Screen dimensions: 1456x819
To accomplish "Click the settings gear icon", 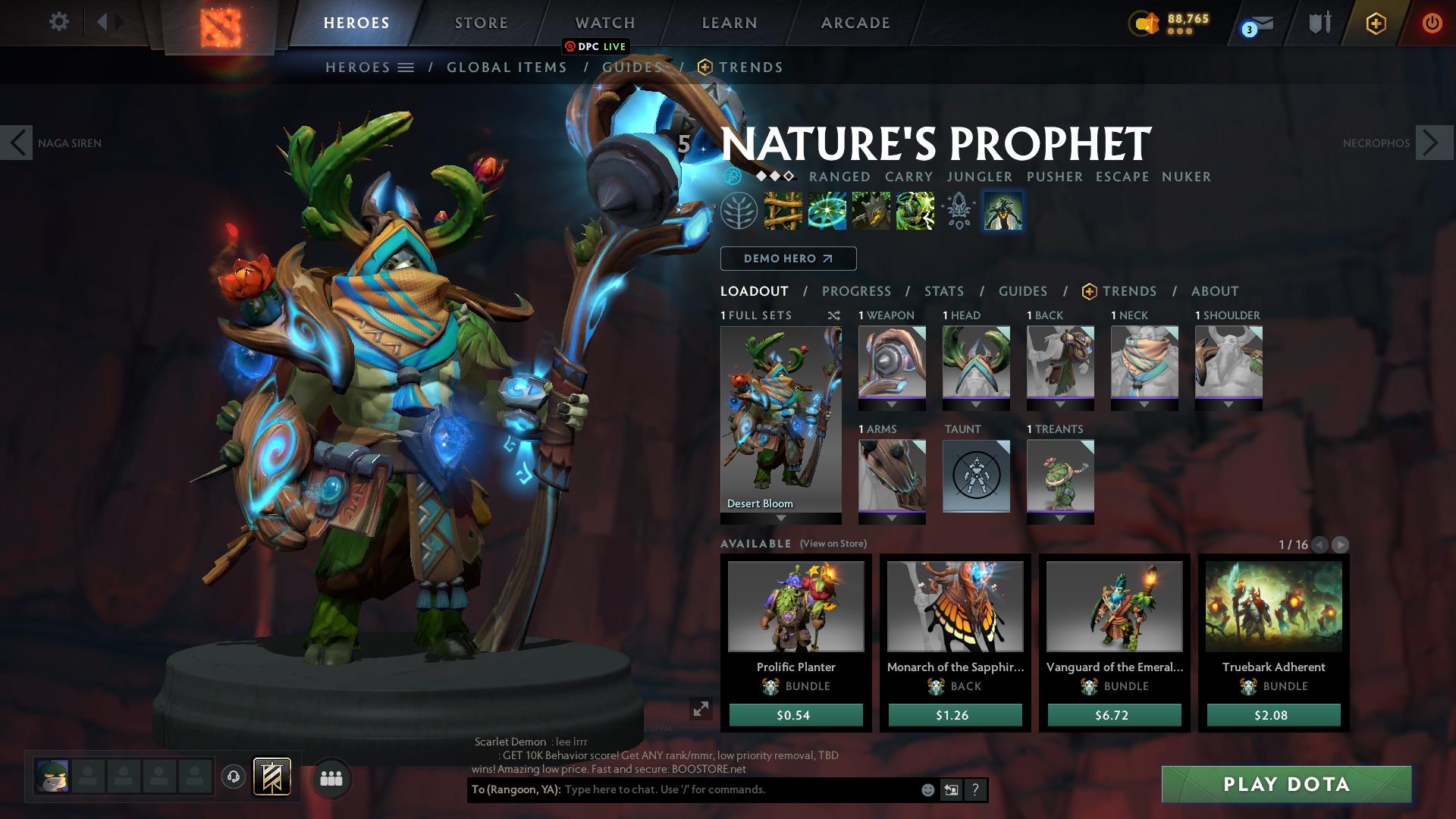I will click(x=58, y=22).
